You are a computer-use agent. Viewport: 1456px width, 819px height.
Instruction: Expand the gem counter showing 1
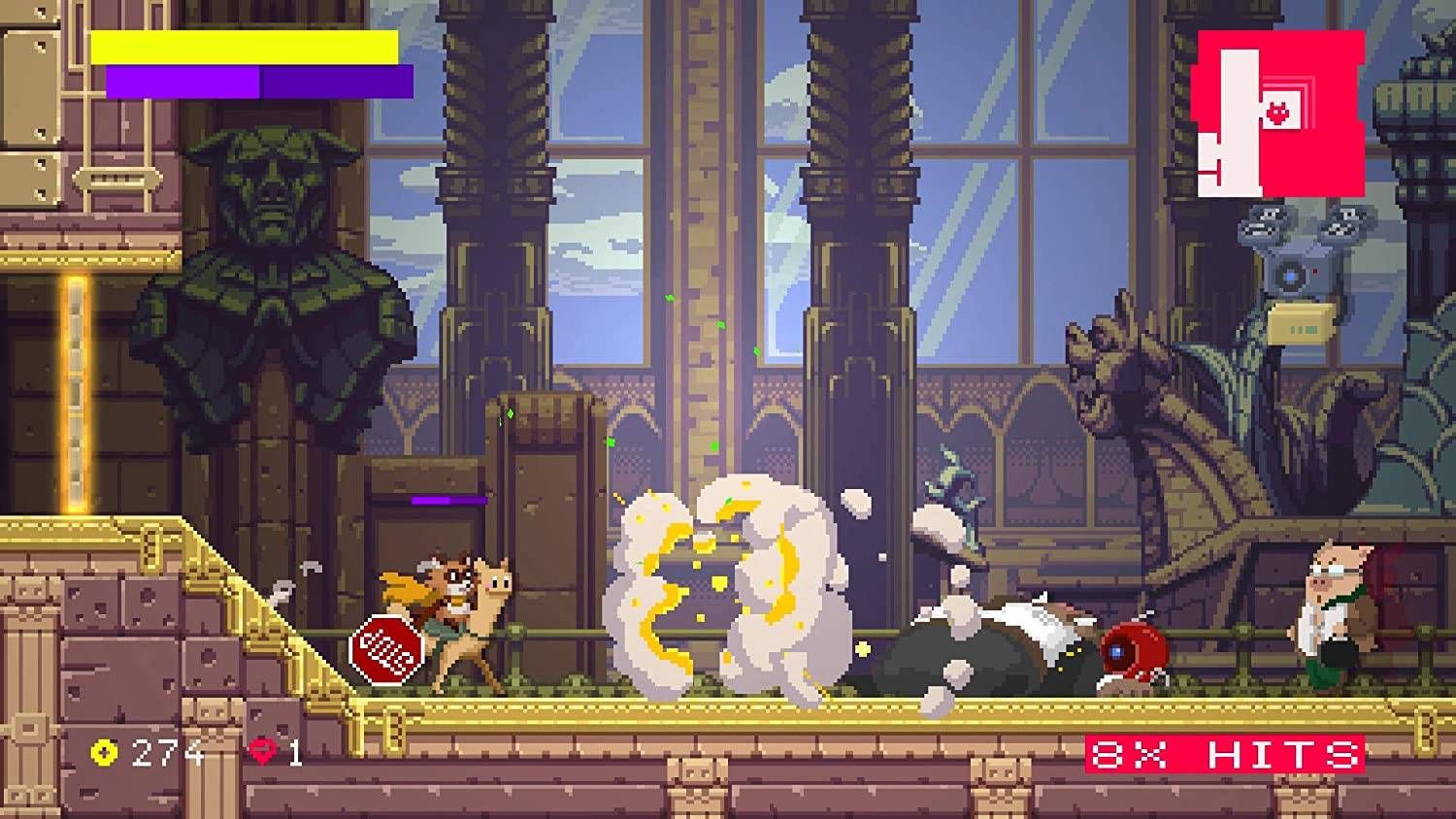(296, 750)
